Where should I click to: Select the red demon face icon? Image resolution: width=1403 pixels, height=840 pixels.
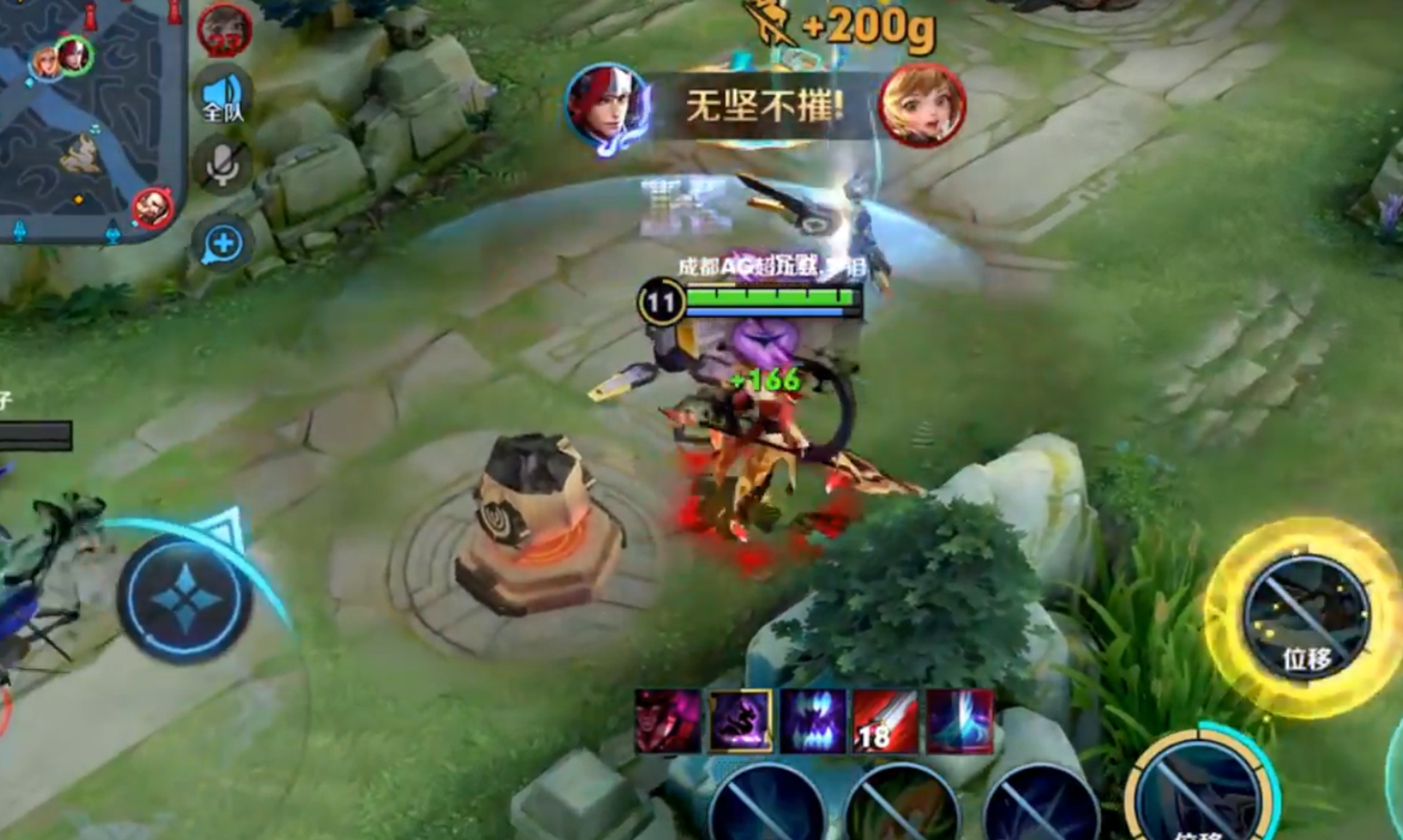[x=668, y=721]
